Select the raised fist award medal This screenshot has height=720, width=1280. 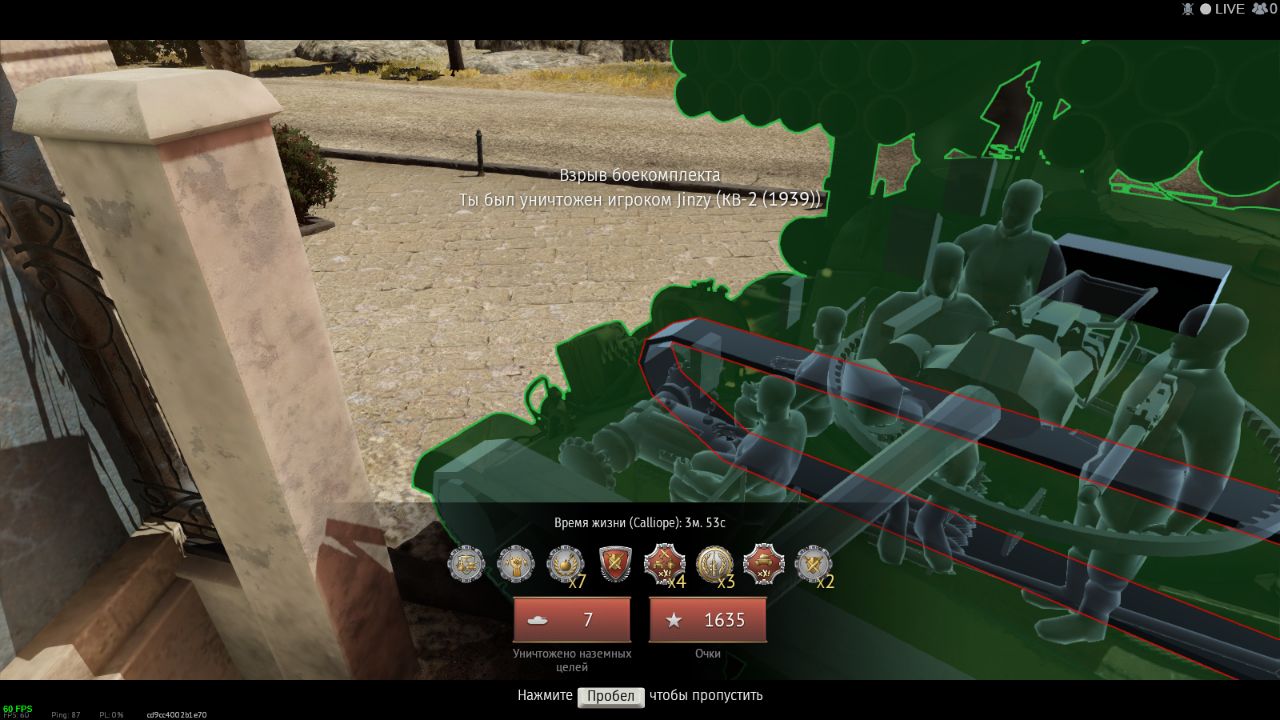[516, 564]
